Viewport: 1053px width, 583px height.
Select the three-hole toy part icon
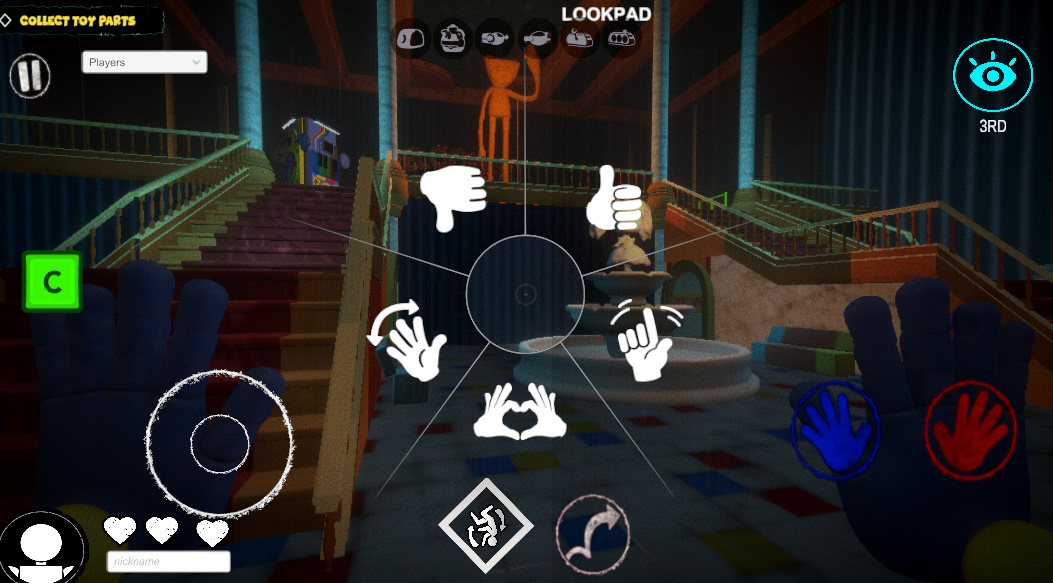coord(622,39)
